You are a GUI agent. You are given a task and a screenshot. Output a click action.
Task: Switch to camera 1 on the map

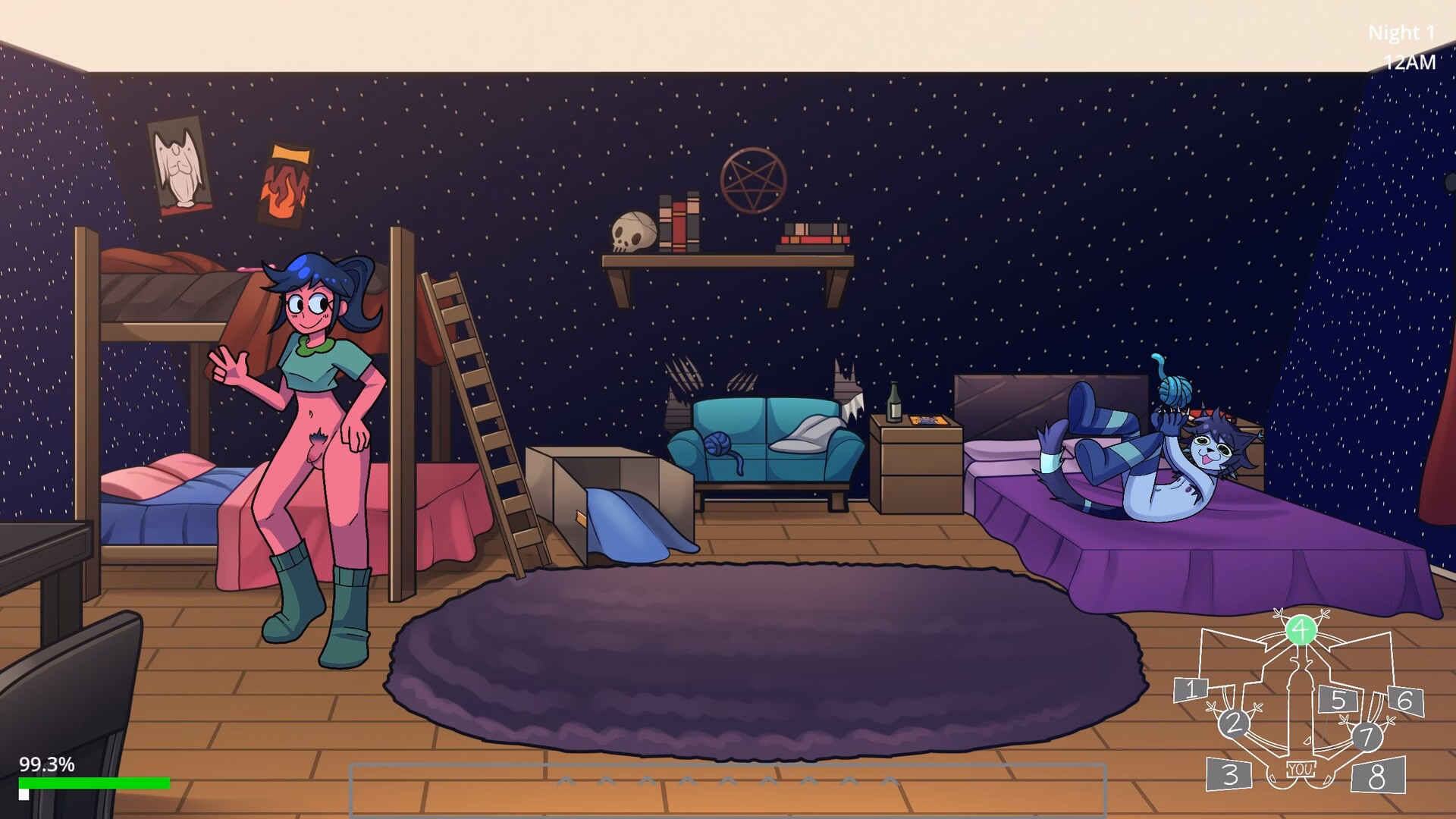(x=1191, y=689)
